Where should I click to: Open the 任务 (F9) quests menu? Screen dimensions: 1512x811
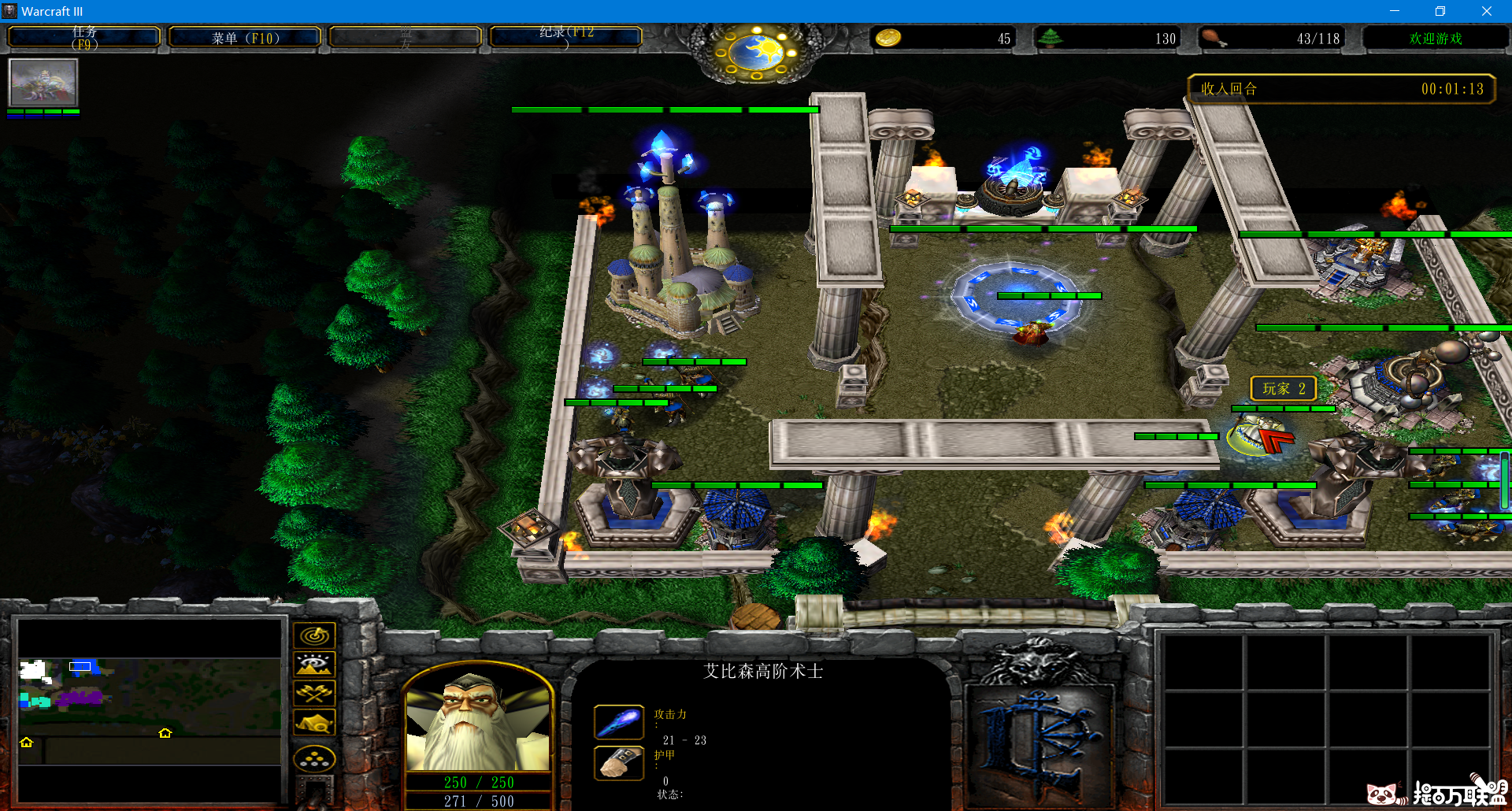(83, 38)
